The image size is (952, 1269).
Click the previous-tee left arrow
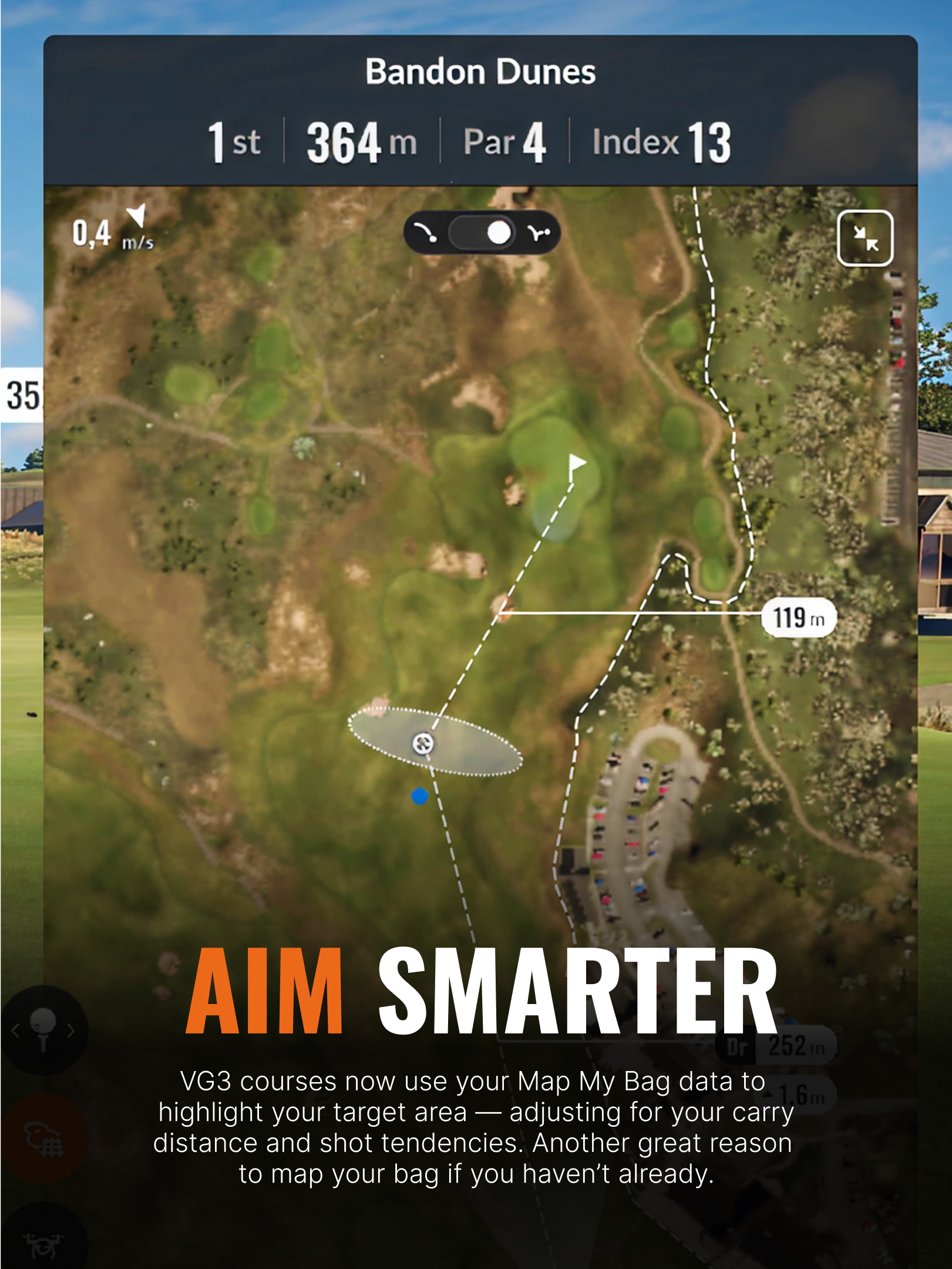pos(15,1030)
